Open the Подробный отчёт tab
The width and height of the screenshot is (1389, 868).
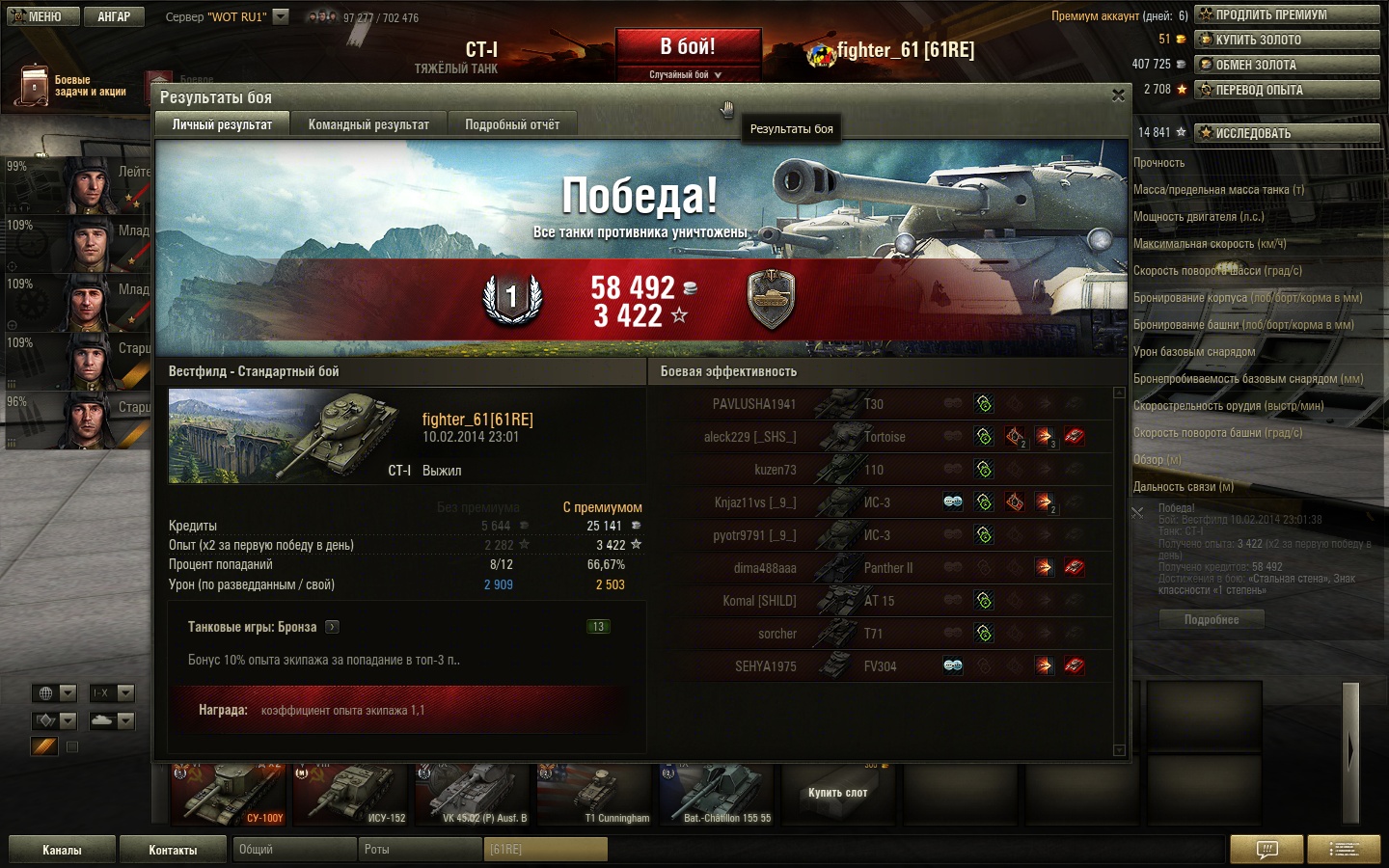512,124
